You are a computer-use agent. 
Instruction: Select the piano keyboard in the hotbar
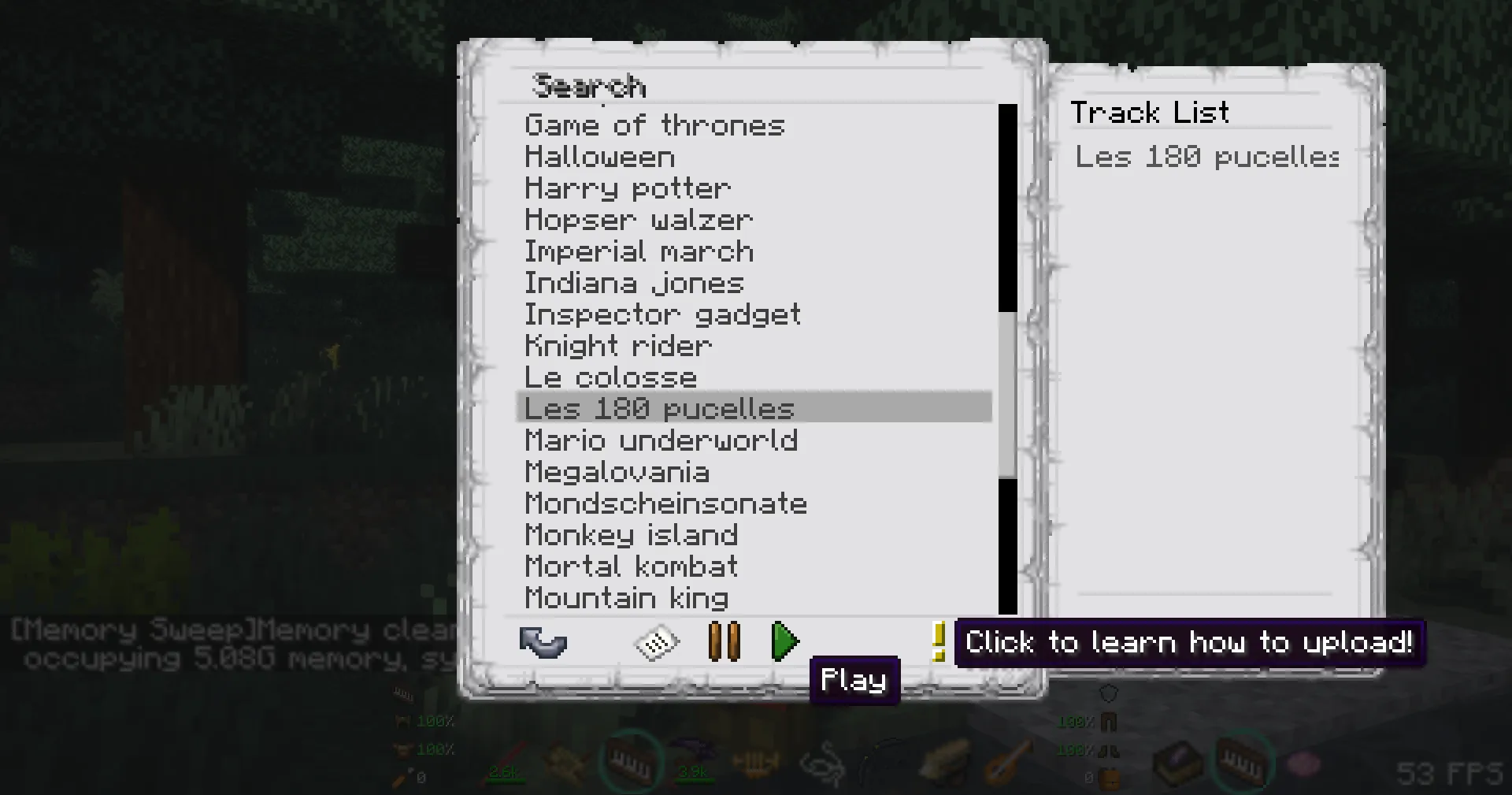coord(627,762)
